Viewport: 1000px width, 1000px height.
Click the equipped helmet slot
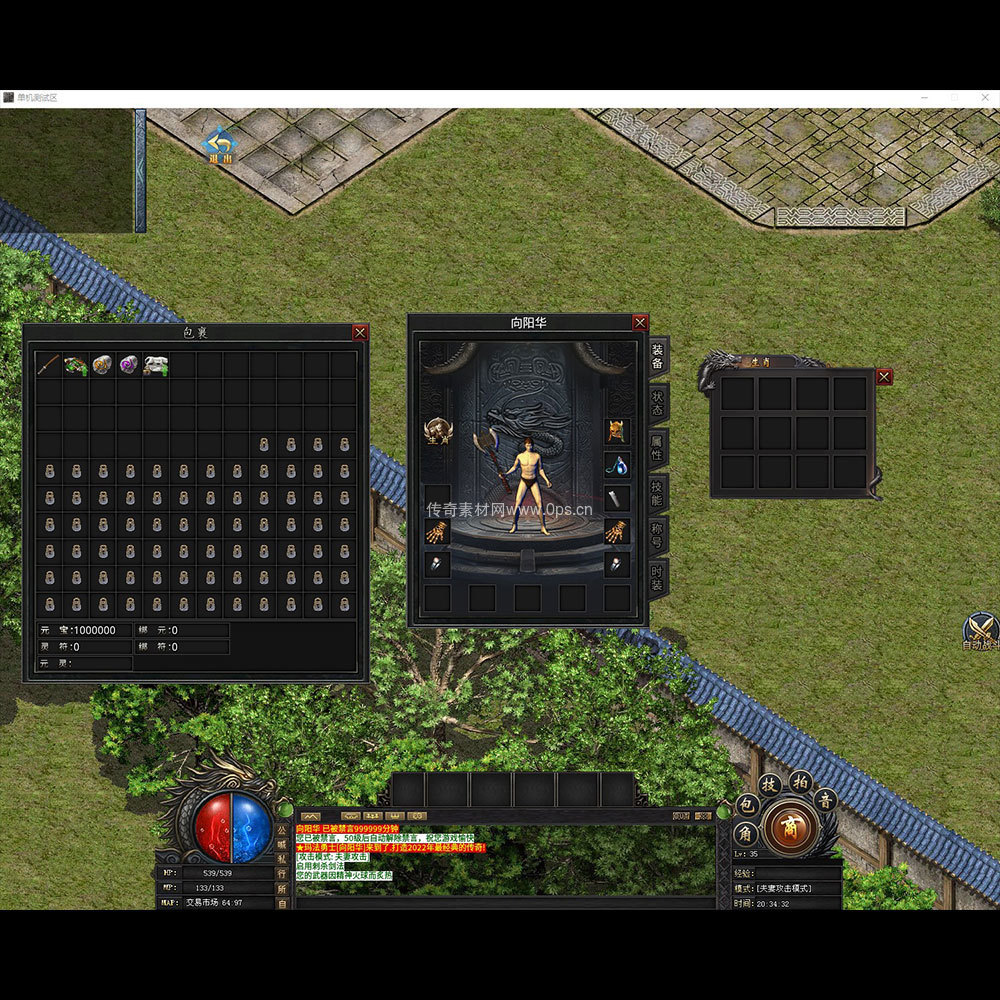pos(617,432)
